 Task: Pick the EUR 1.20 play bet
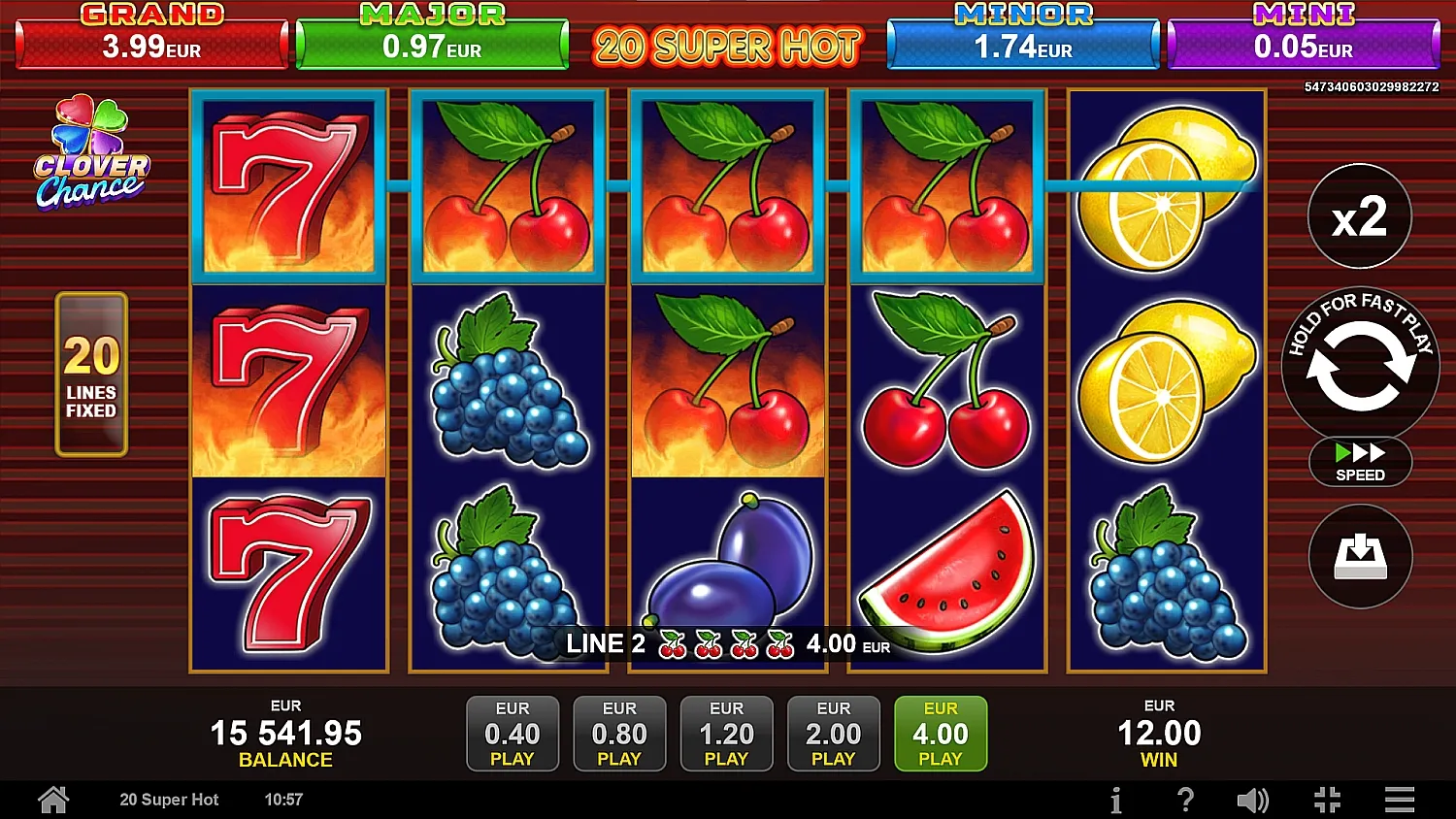(x=726, y=734)
